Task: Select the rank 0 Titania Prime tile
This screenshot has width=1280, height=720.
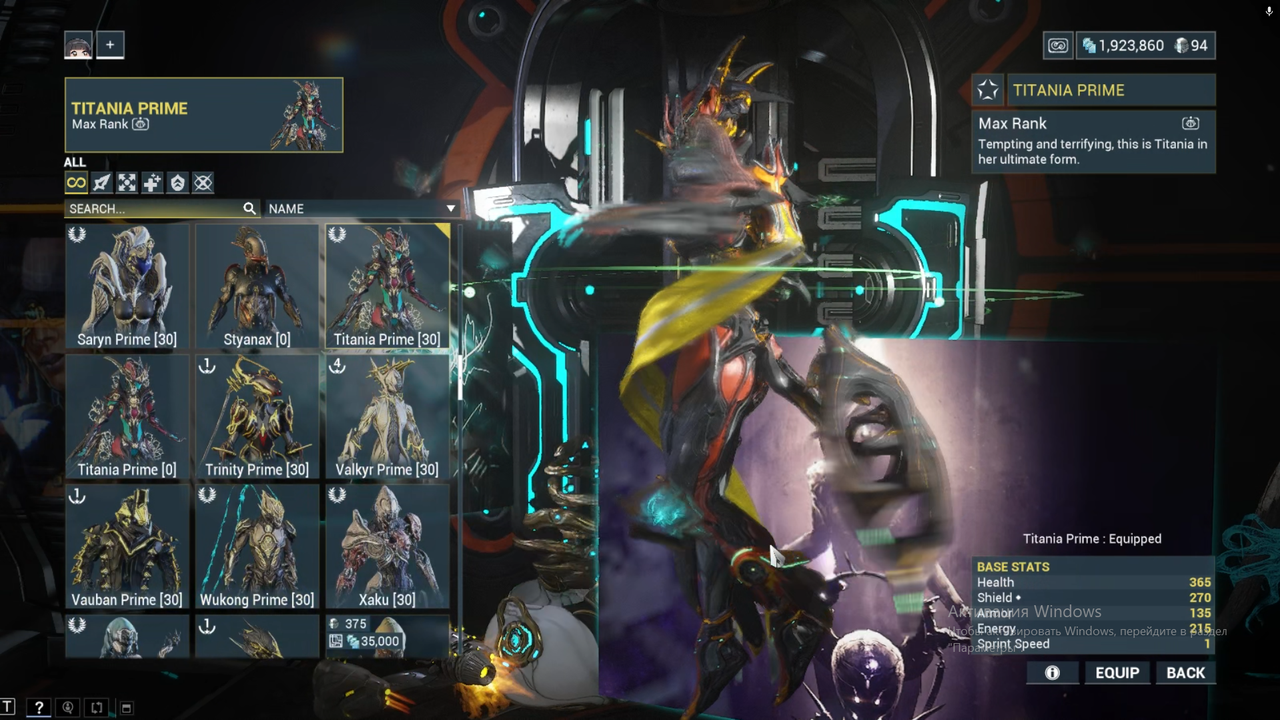Action: (x=127, y=416)
